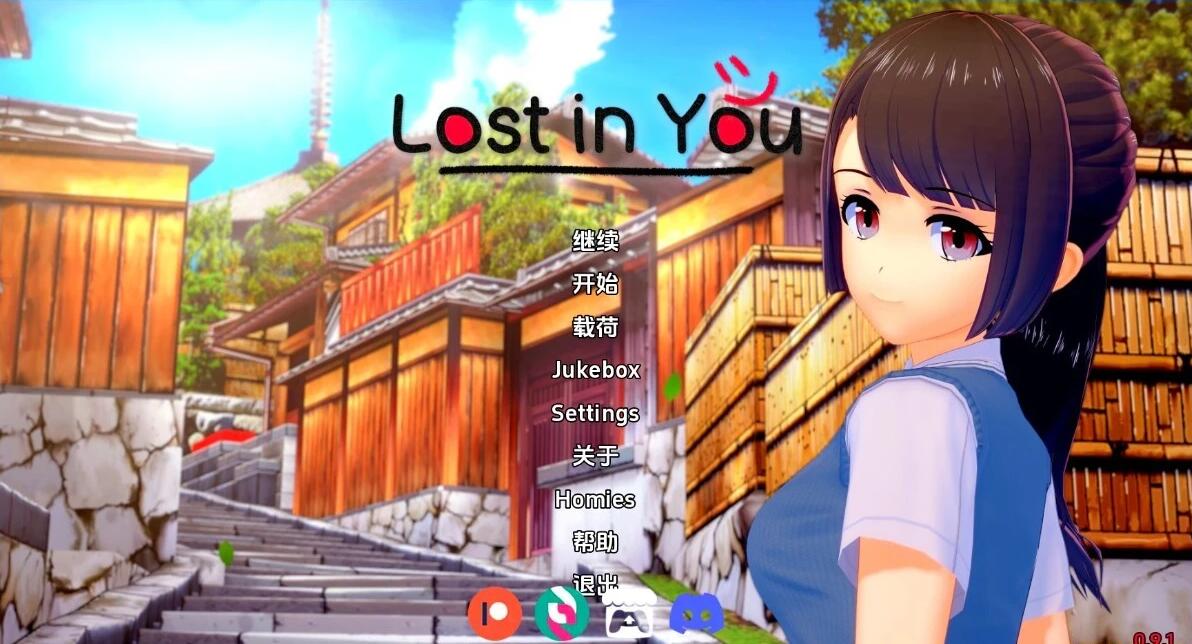Open the 载荷 load menu entry

[595, 327]
